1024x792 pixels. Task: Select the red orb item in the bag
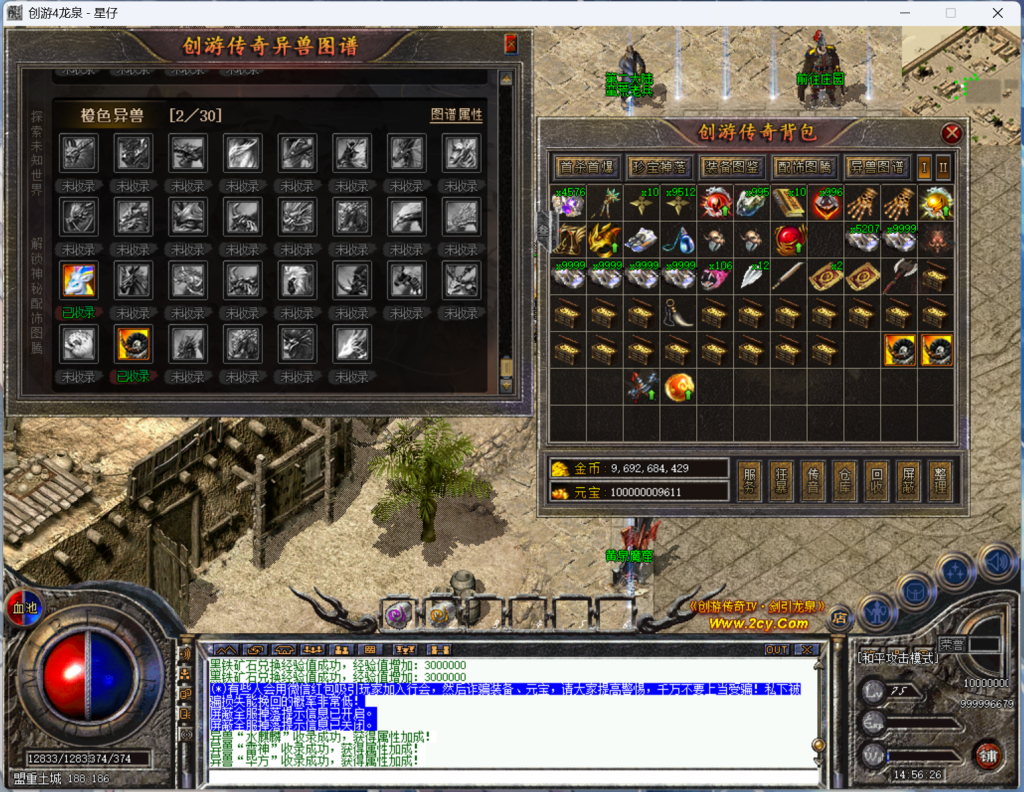click(790, 240)
